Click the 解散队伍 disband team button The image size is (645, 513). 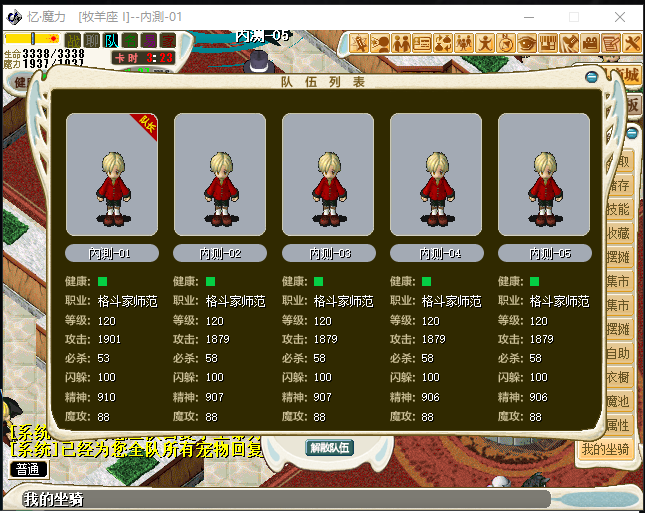point(329,447)
